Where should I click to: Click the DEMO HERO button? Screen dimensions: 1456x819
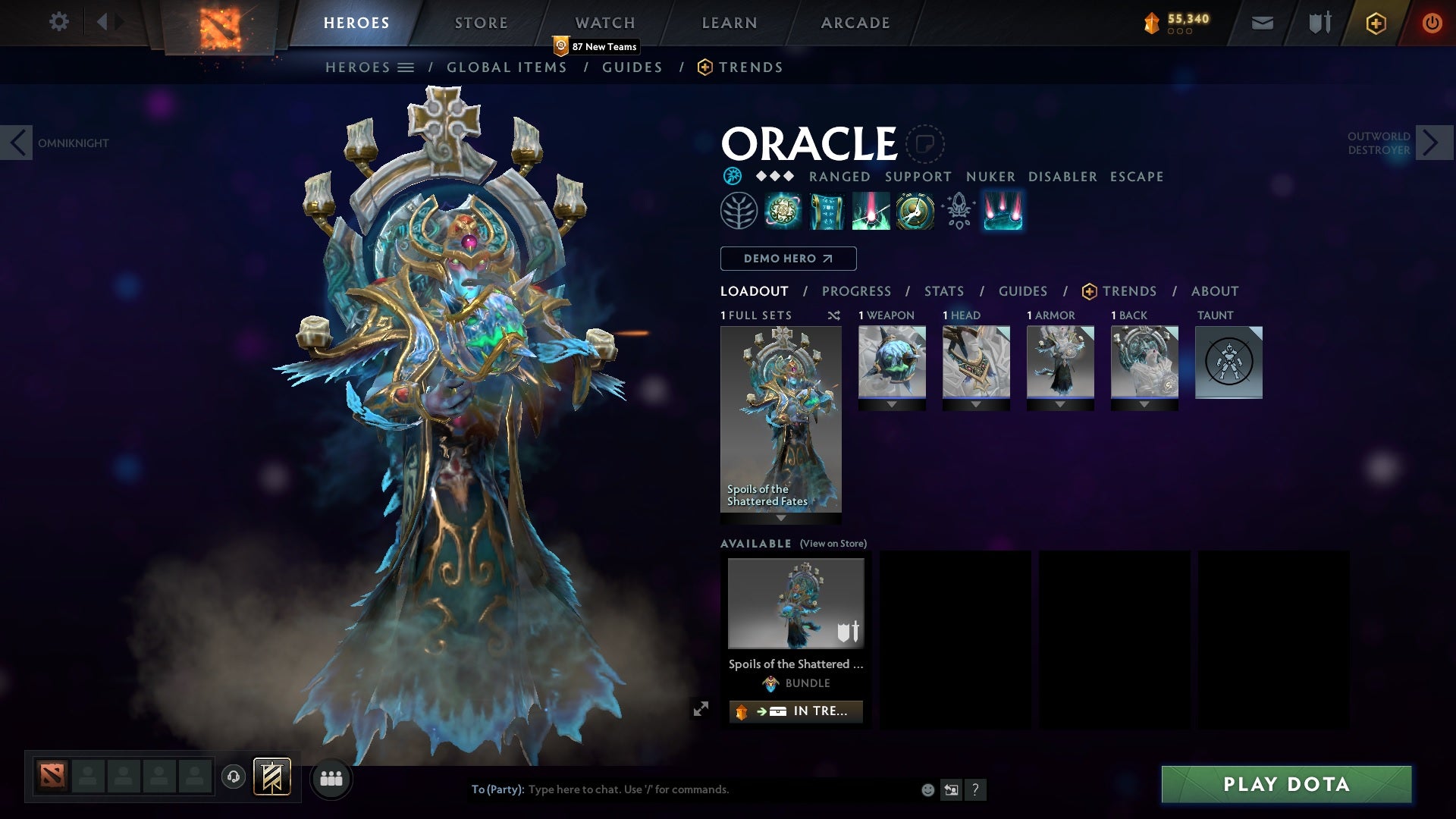pyautogui.click(x=787, y=259)
